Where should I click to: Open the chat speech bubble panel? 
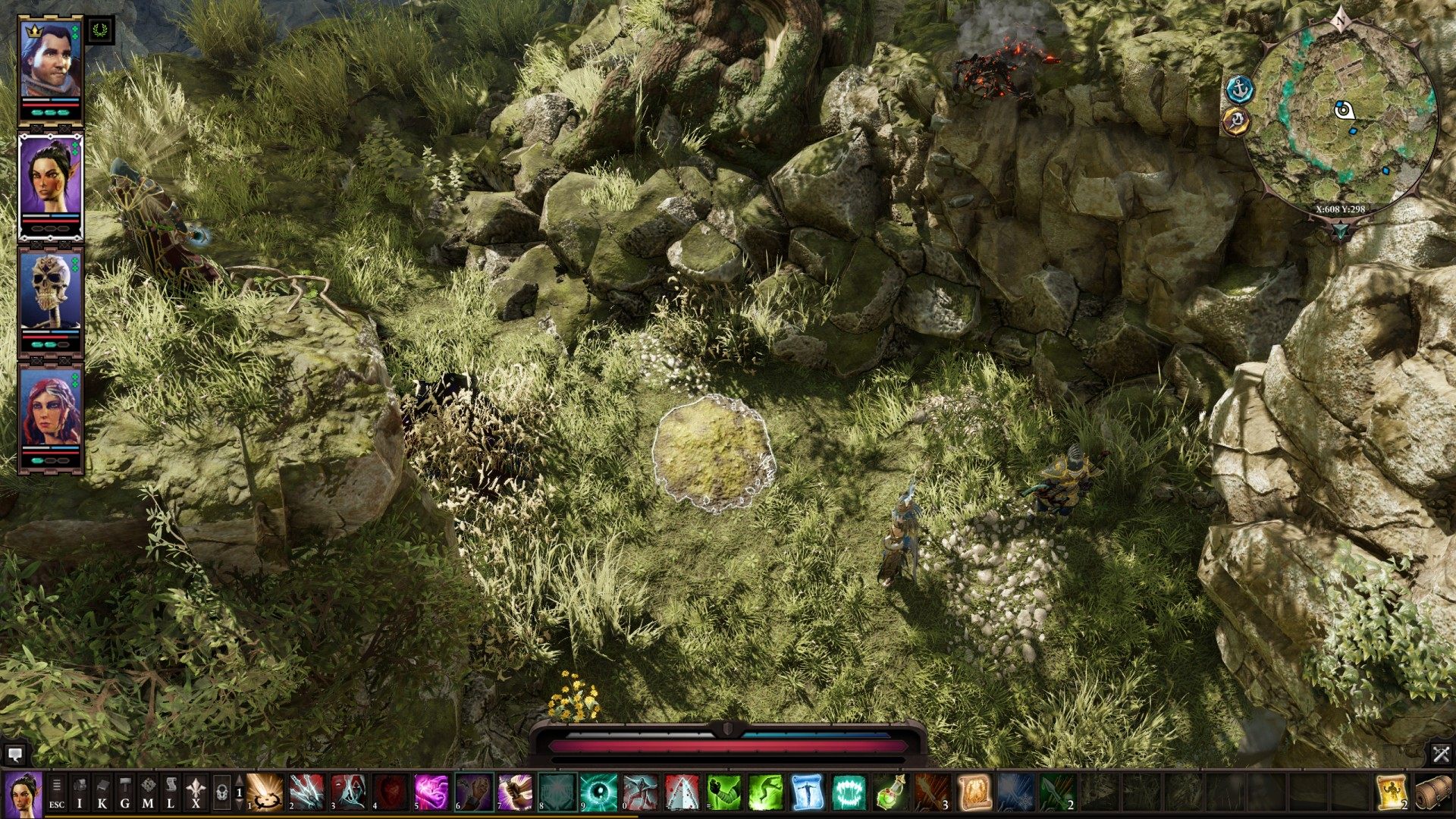coord(14,754)
